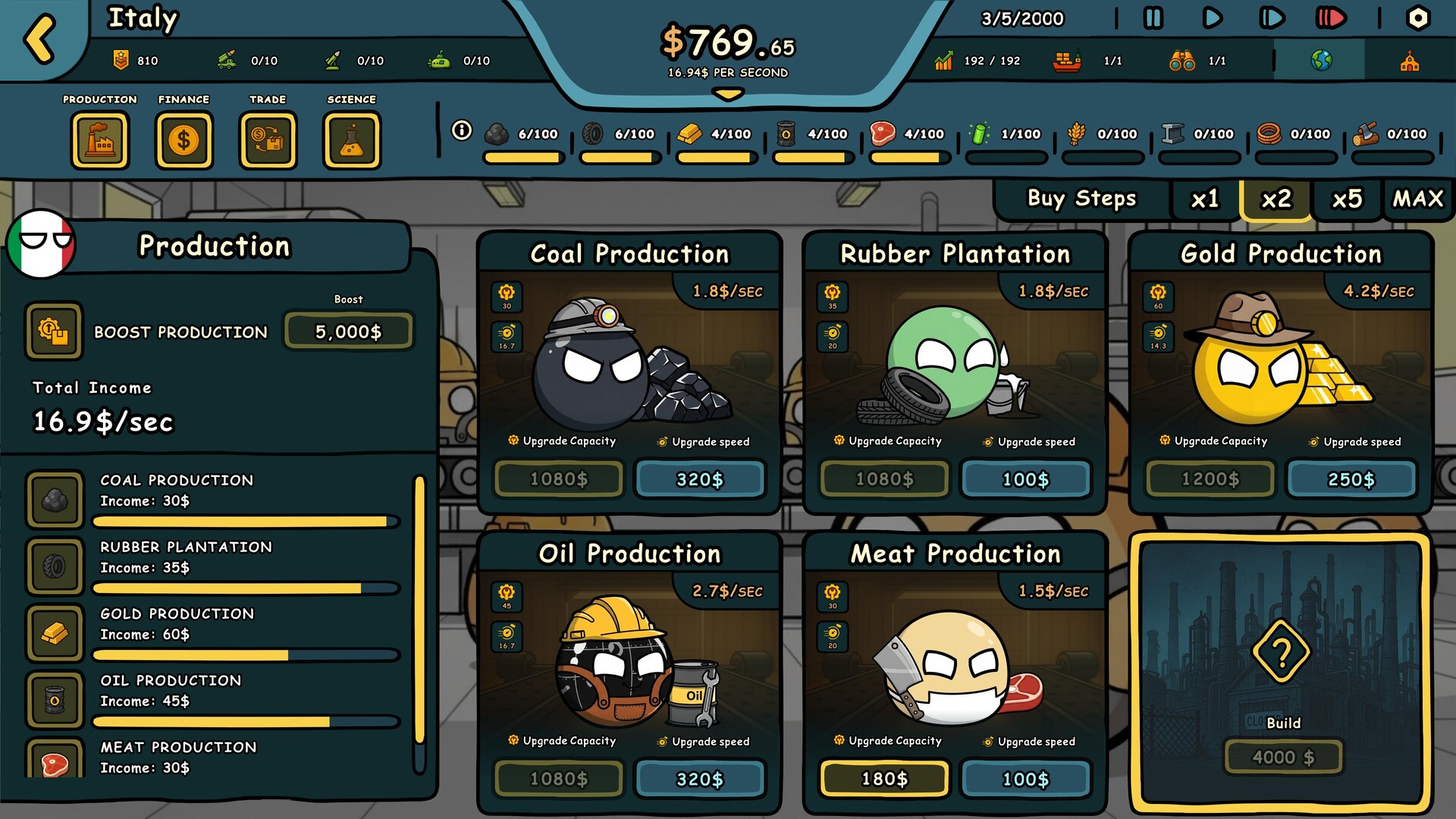Go back with the yellow arrow

click(40, 39)
